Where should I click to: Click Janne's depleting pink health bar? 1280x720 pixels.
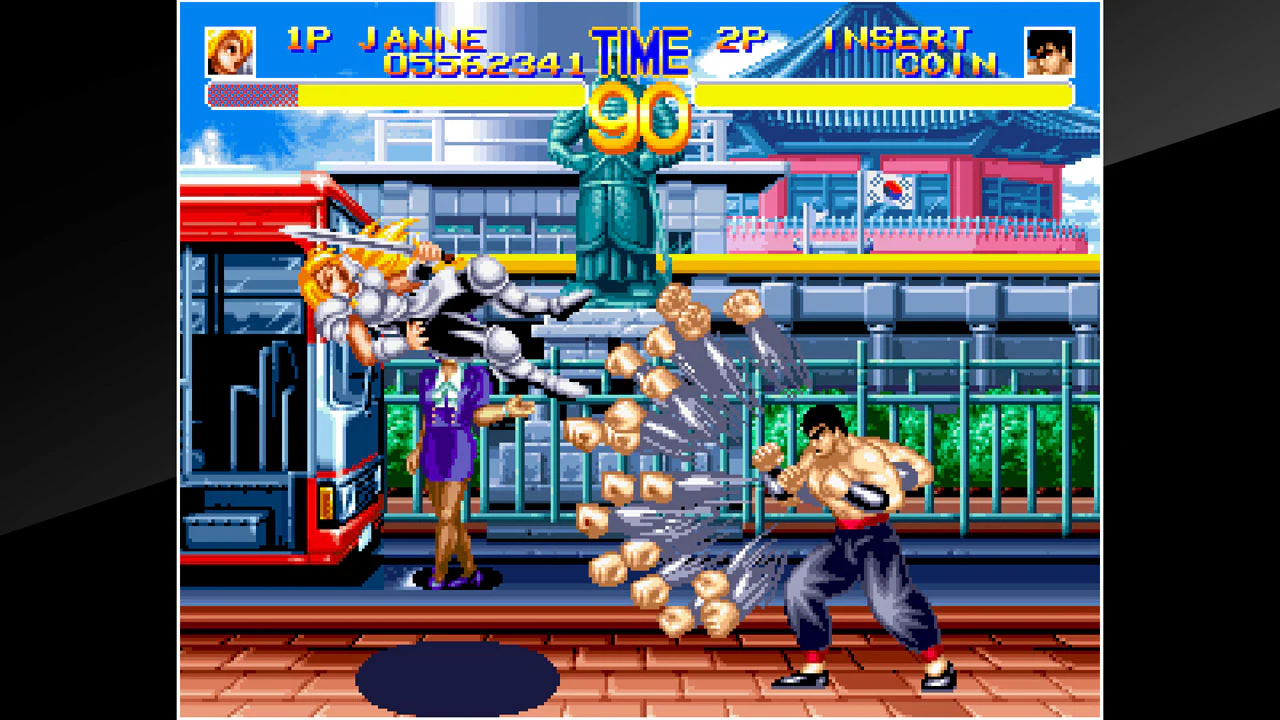click(x=250, y=93)
